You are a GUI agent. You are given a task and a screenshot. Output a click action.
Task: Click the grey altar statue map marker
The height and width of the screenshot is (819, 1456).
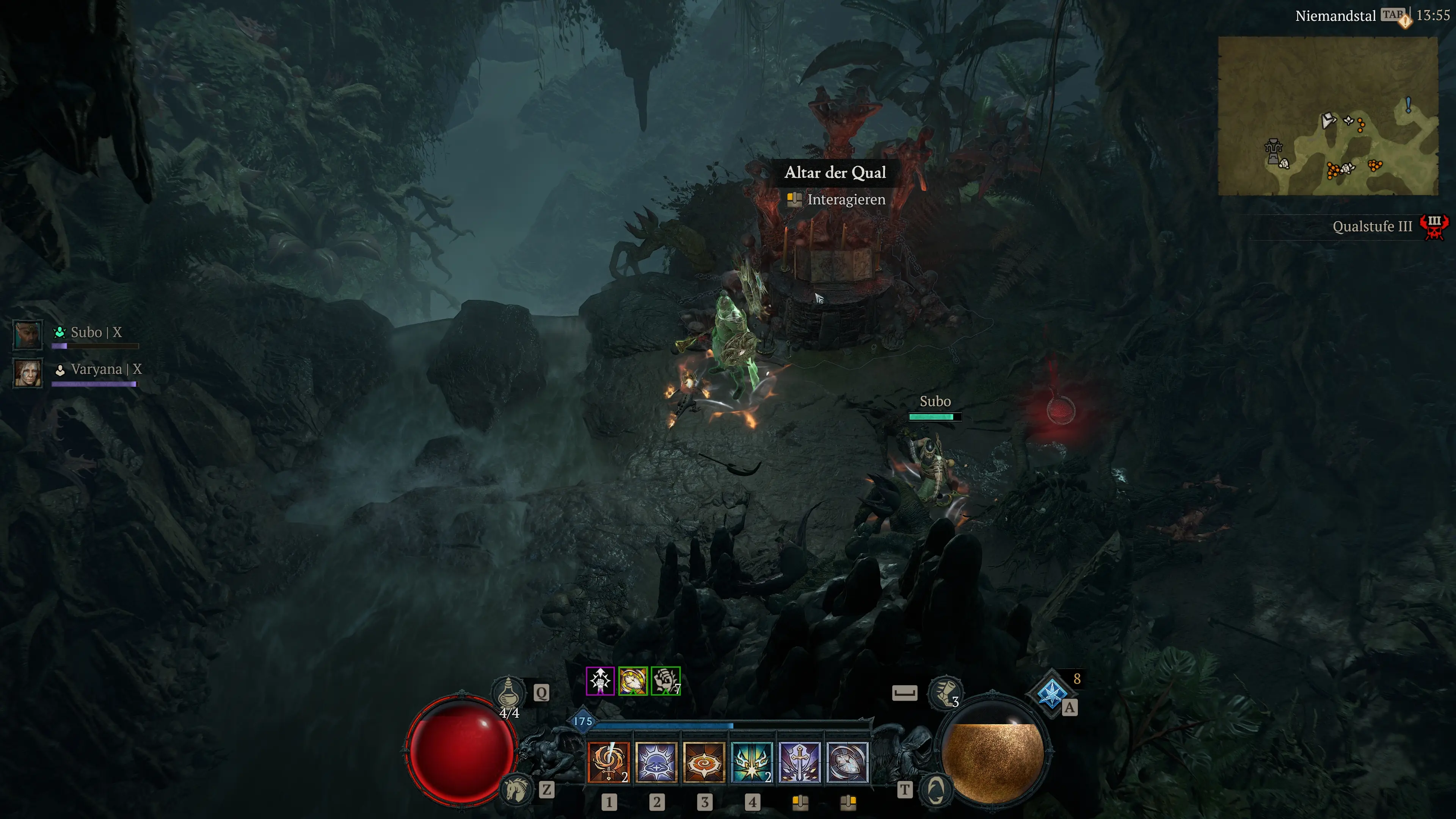1273,151
